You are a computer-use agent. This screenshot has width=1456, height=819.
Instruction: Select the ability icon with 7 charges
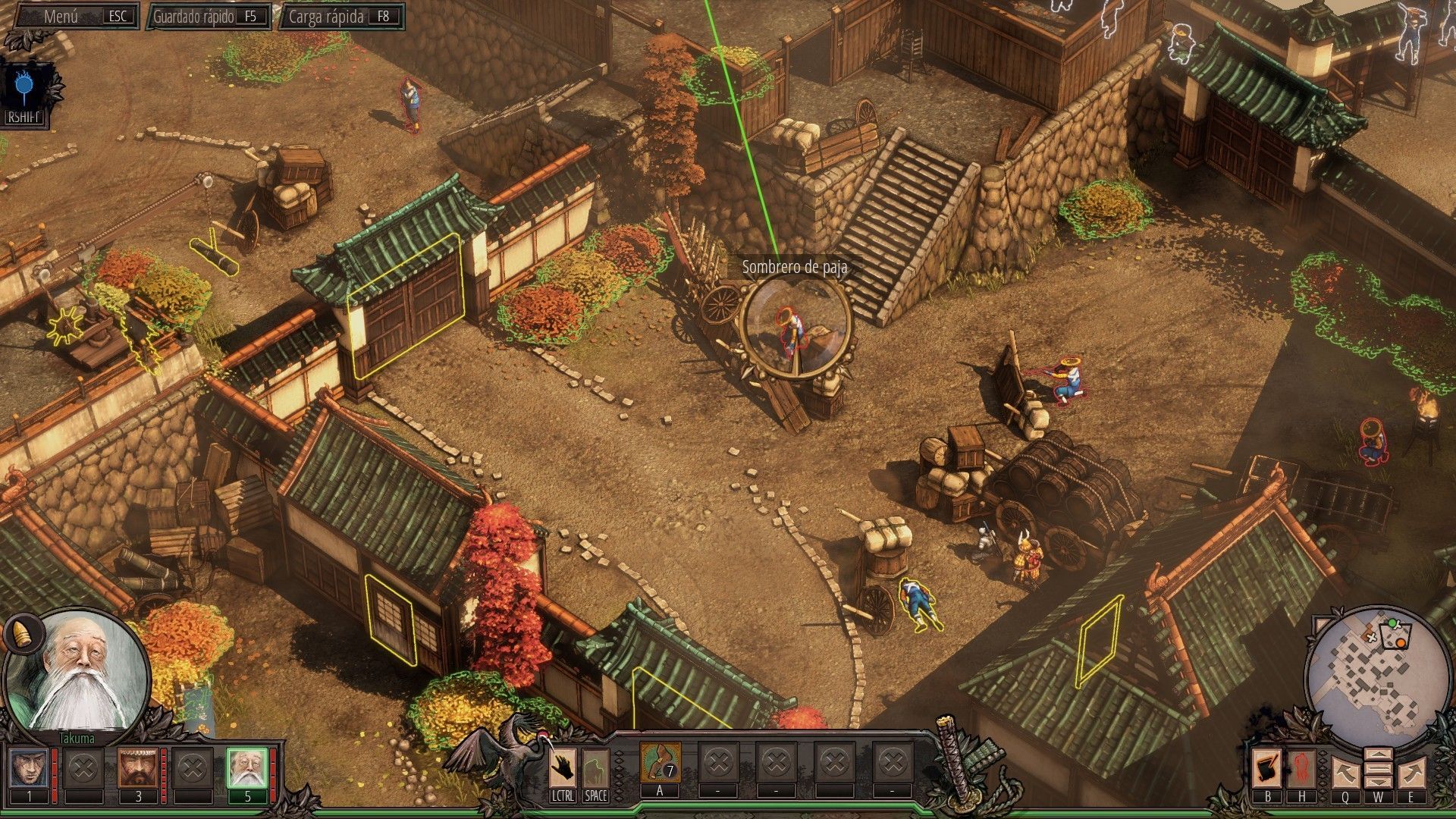(x=660, y=763)
